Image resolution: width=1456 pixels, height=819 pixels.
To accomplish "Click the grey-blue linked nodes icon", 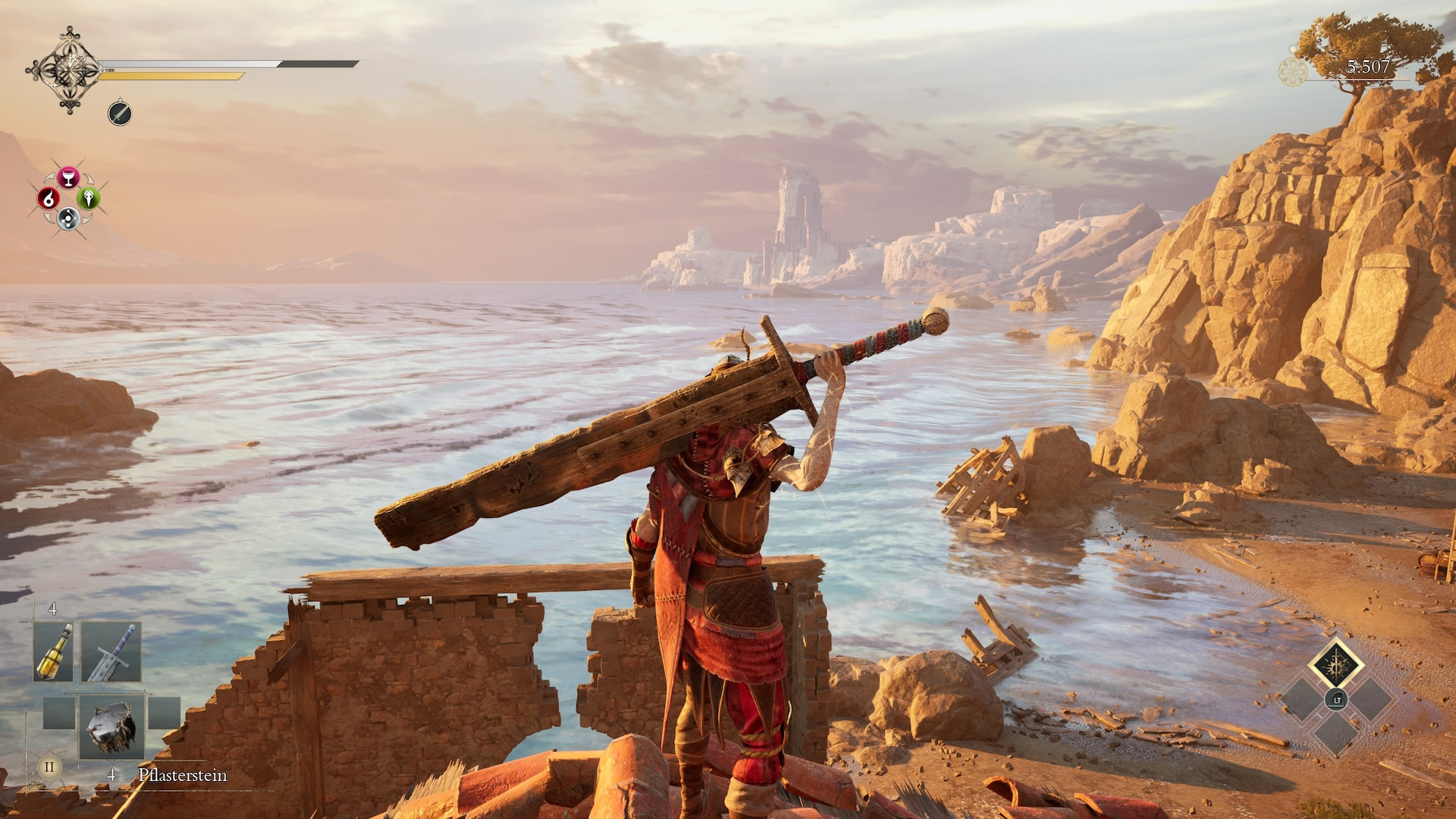I will point(68,219).
